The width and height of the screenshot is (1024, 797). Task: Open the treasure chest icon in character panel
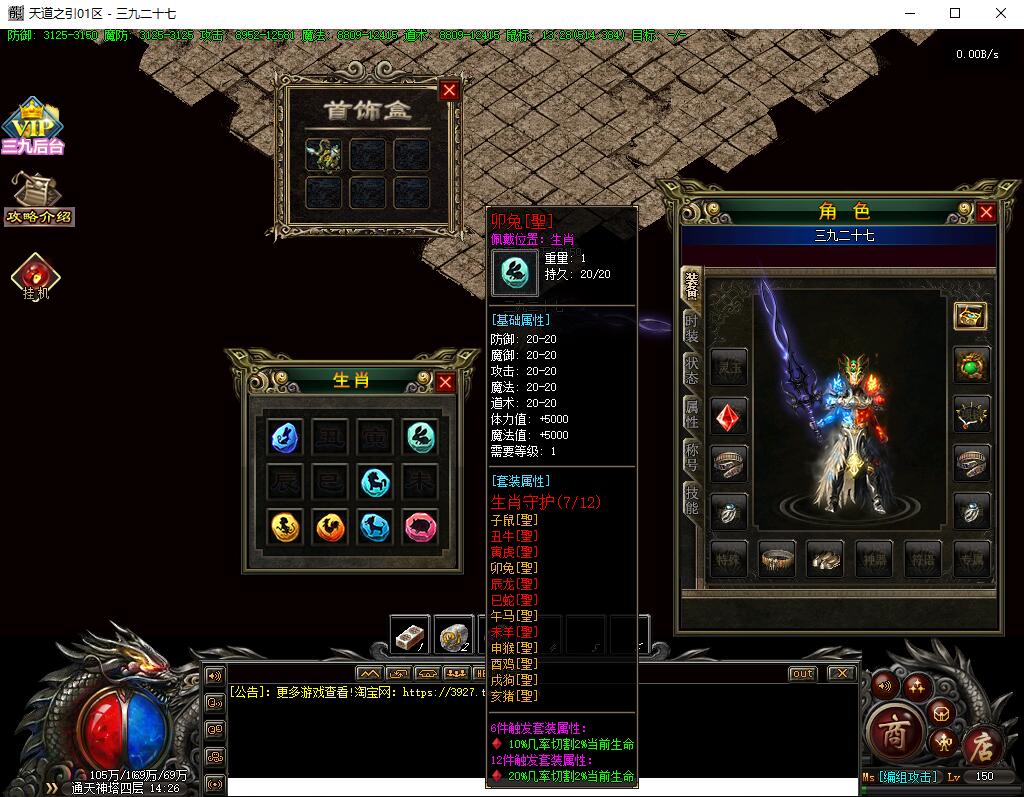coord(970,316)
